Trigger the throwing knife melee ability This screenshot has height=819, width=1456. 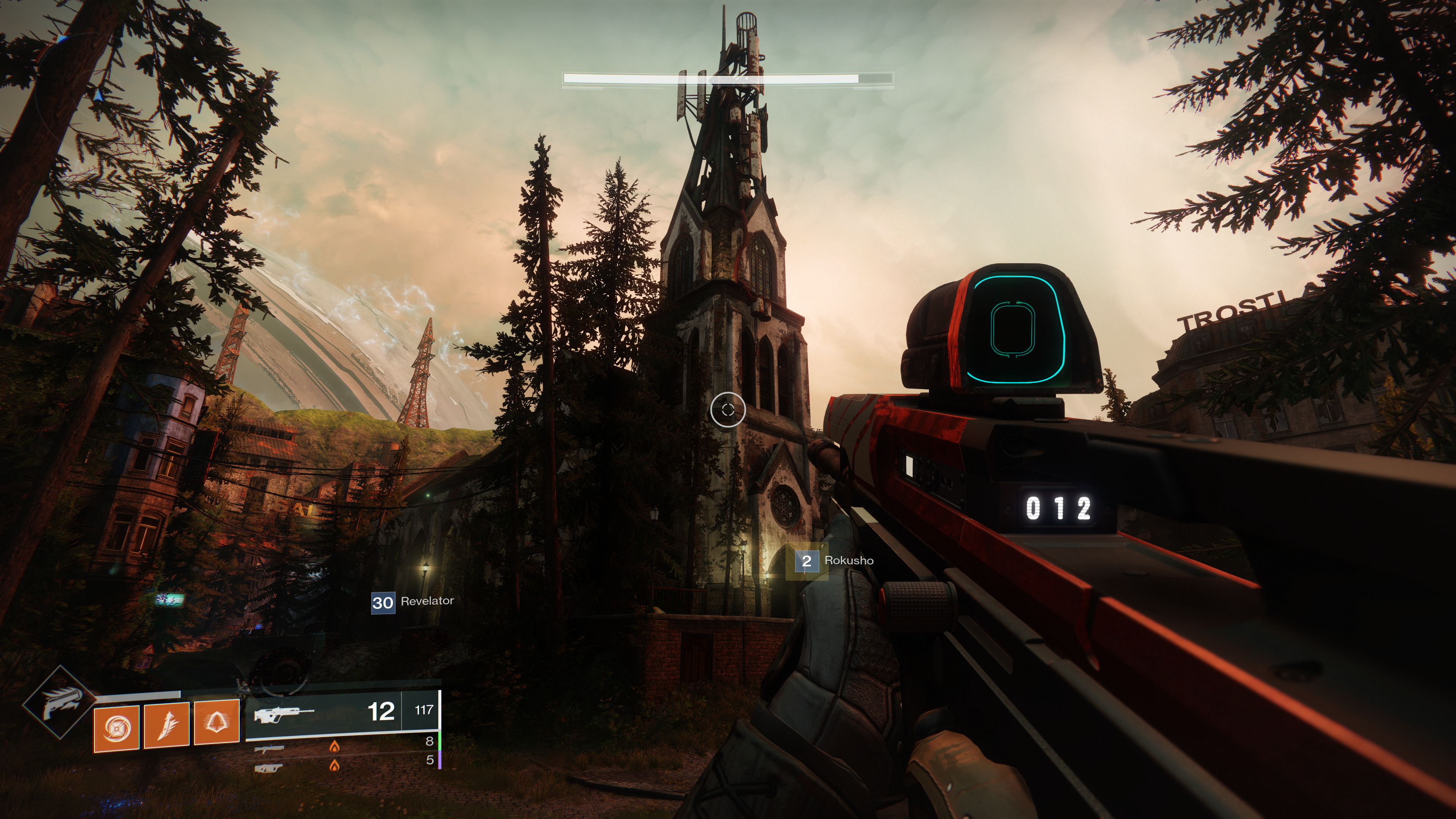(x=167, y=726)
